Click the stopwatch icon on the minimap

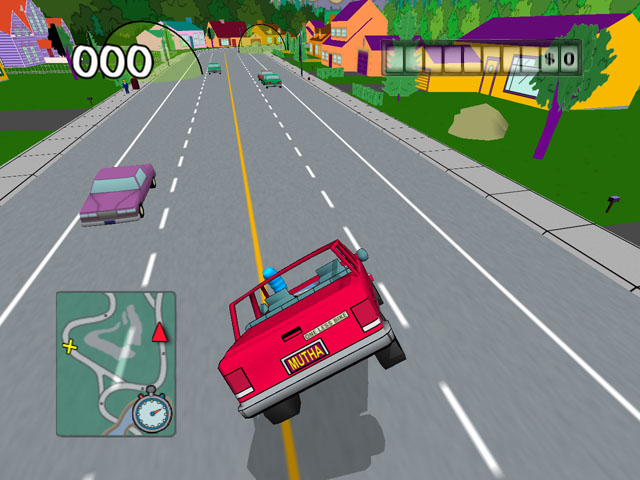click(x=152, y=411)
